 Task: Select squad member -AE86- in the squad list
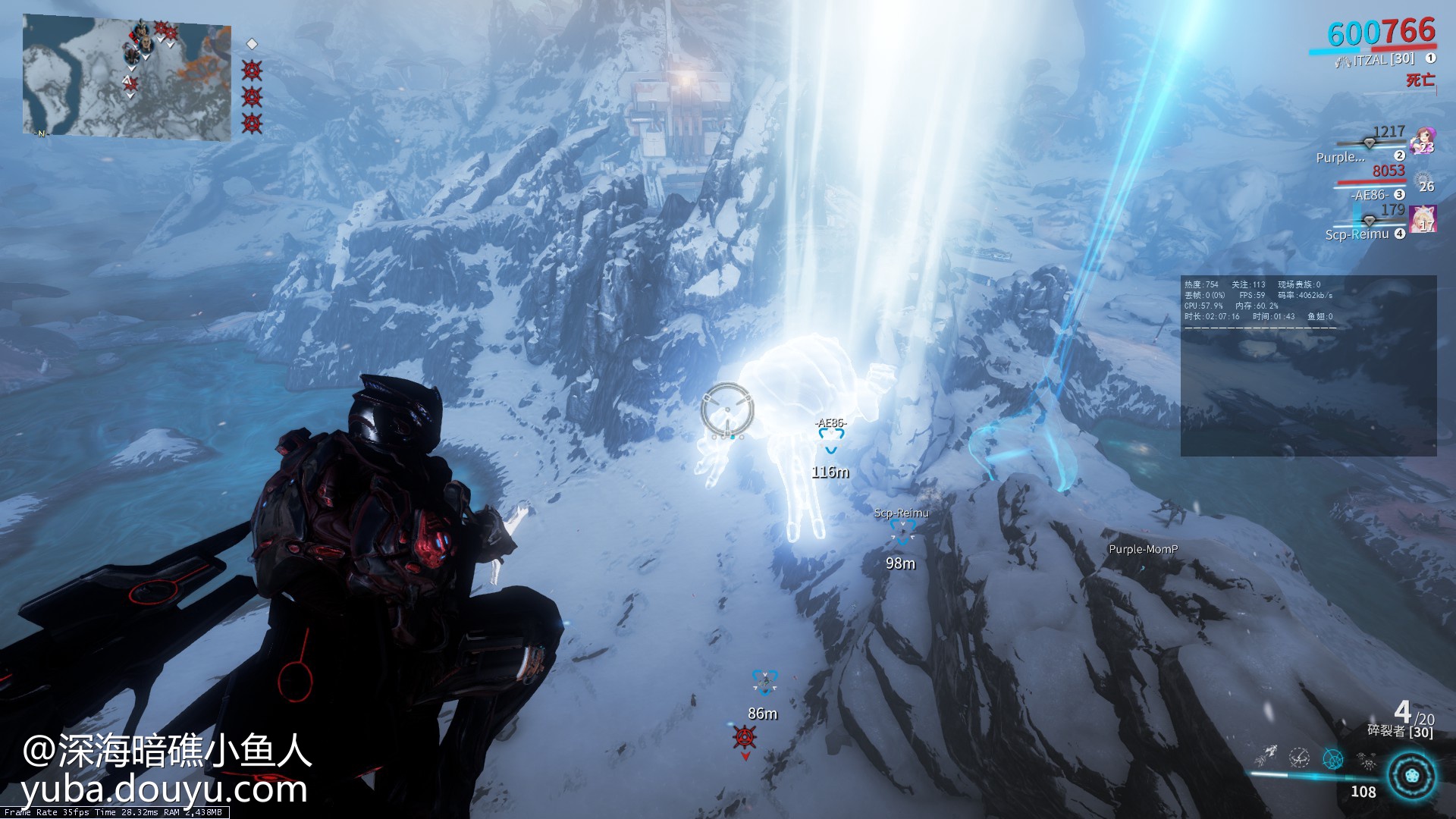(x=1371, y=195)
